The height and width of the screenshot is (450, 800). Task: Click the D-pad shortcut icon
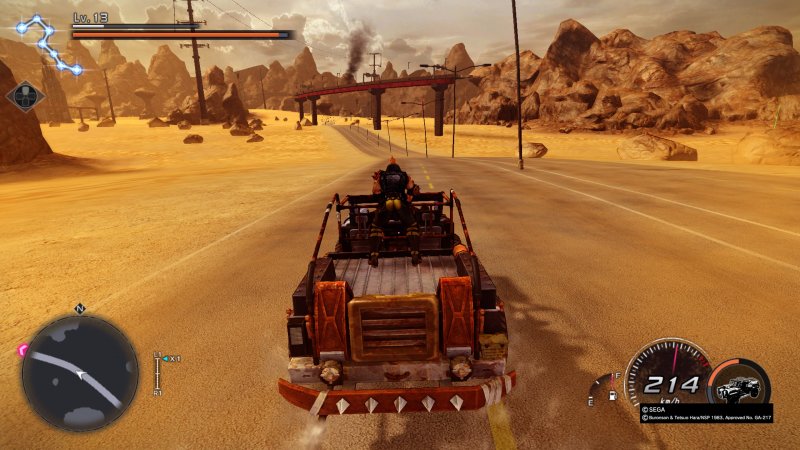point(24,96)
